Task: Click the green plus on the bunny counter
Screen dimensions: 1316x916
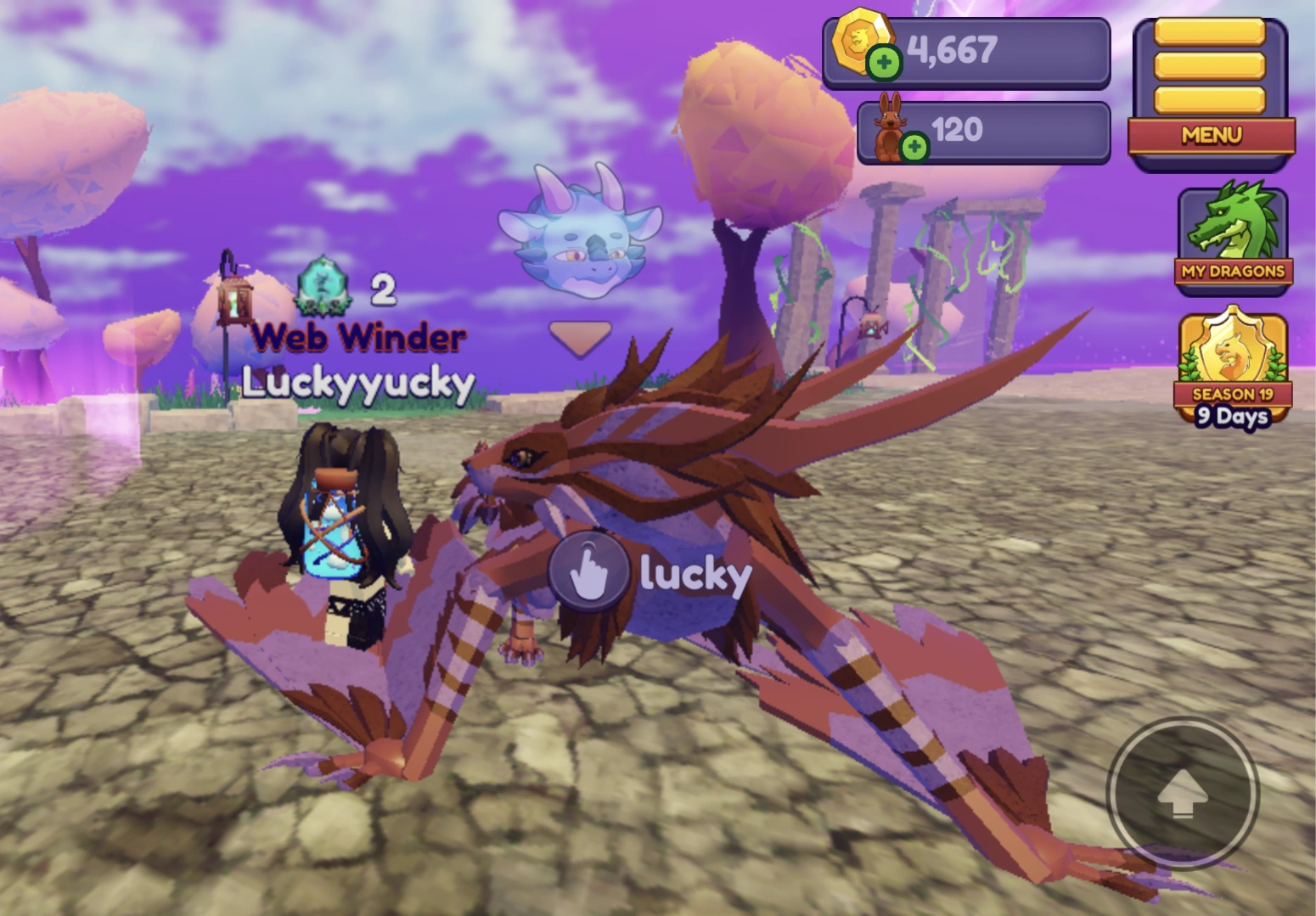Action: tap(915, 146)
